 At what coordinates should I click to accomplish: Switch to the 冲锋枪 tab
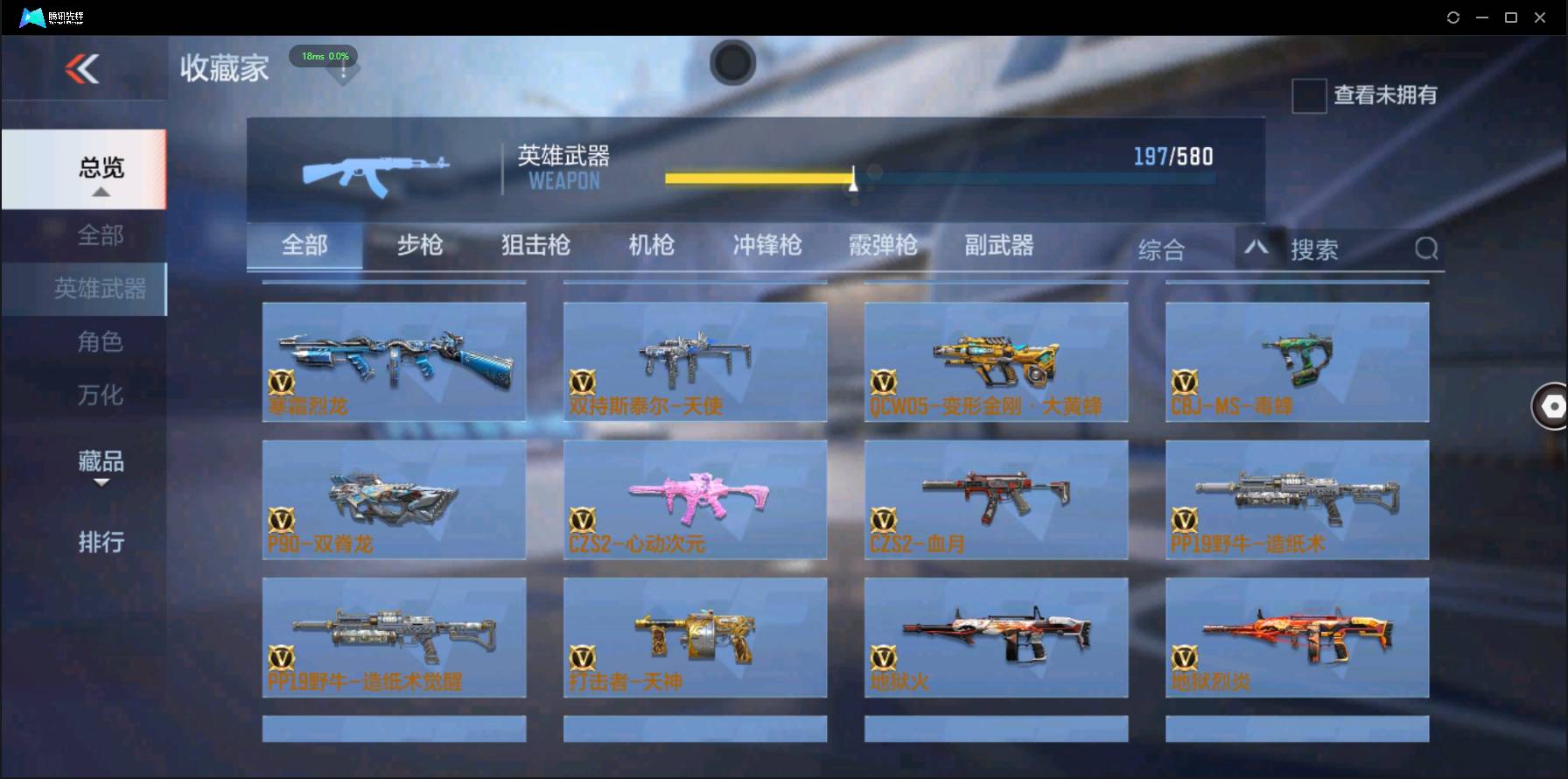click(766, 246)
